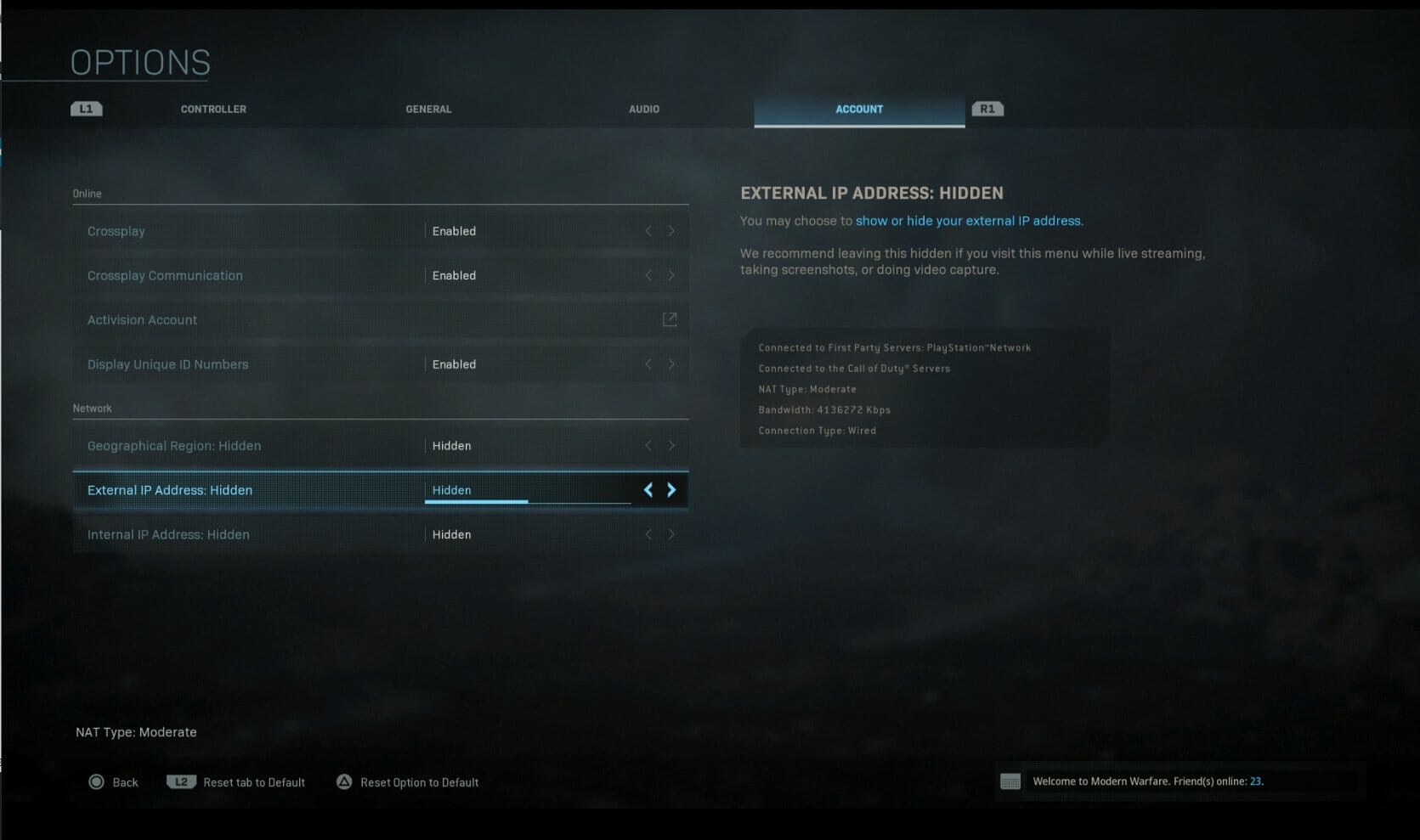The image size is (1420, 840).
Task: Select the Internal IP Address row
Action: click(255, 534)
